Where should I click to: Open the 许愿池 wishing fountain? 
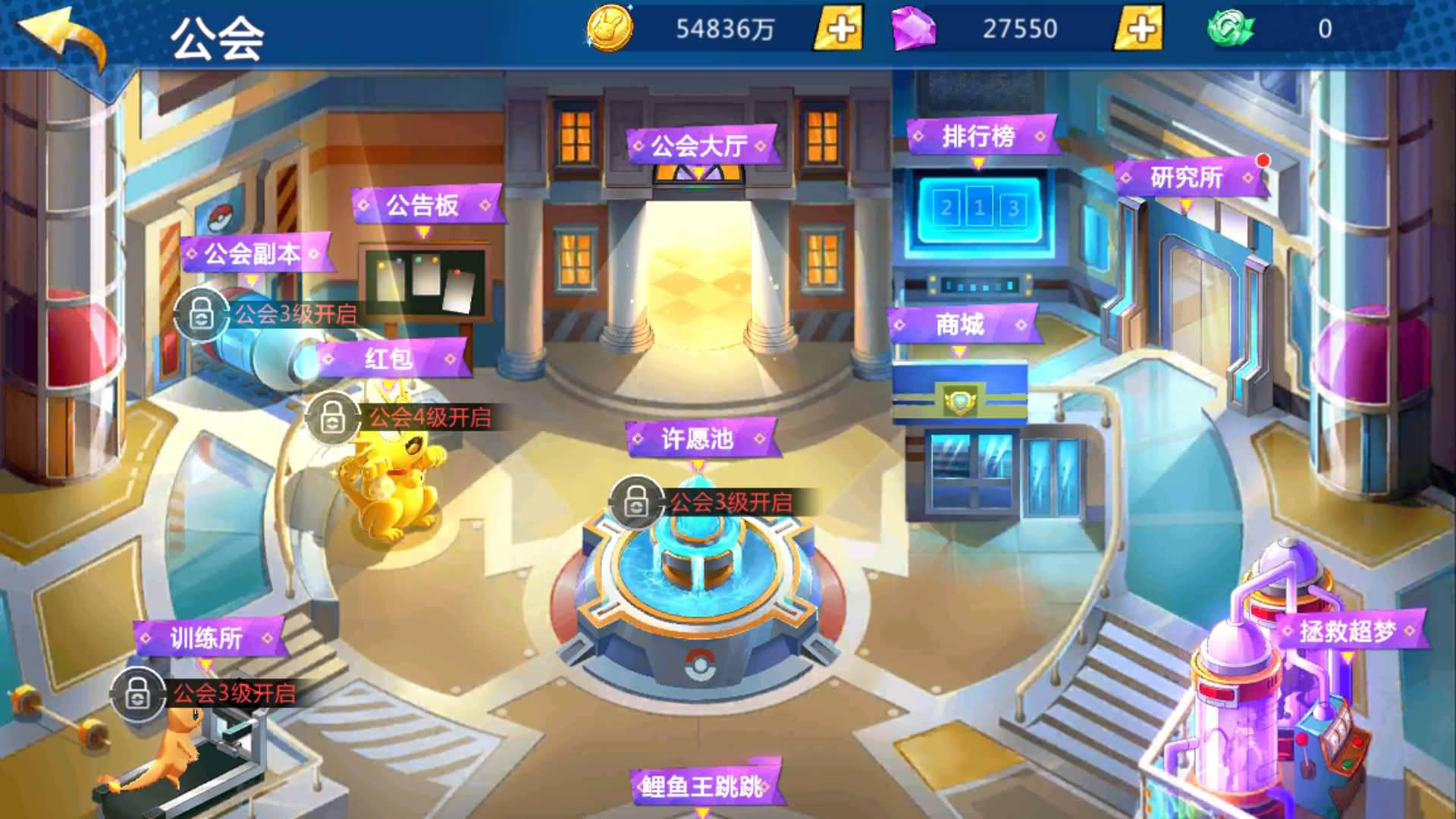pyautogui.click(x=698, y=438)
